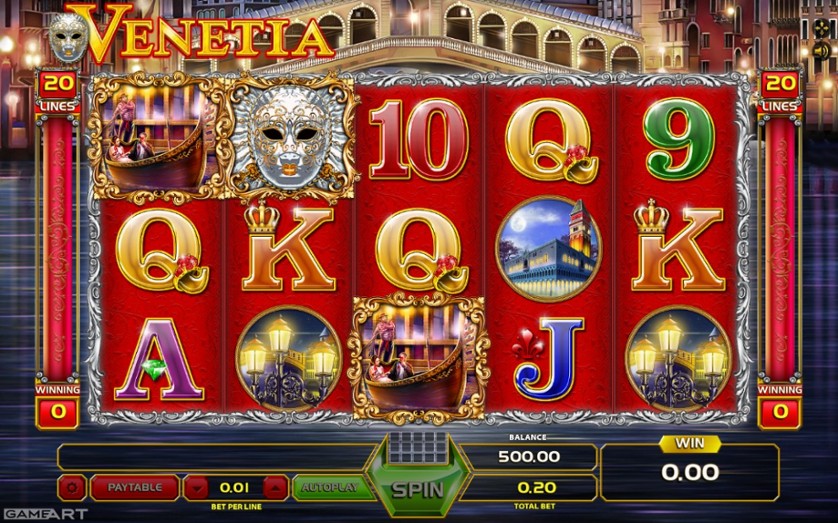
Task: Open the Paytable
Action: [134, 488]
